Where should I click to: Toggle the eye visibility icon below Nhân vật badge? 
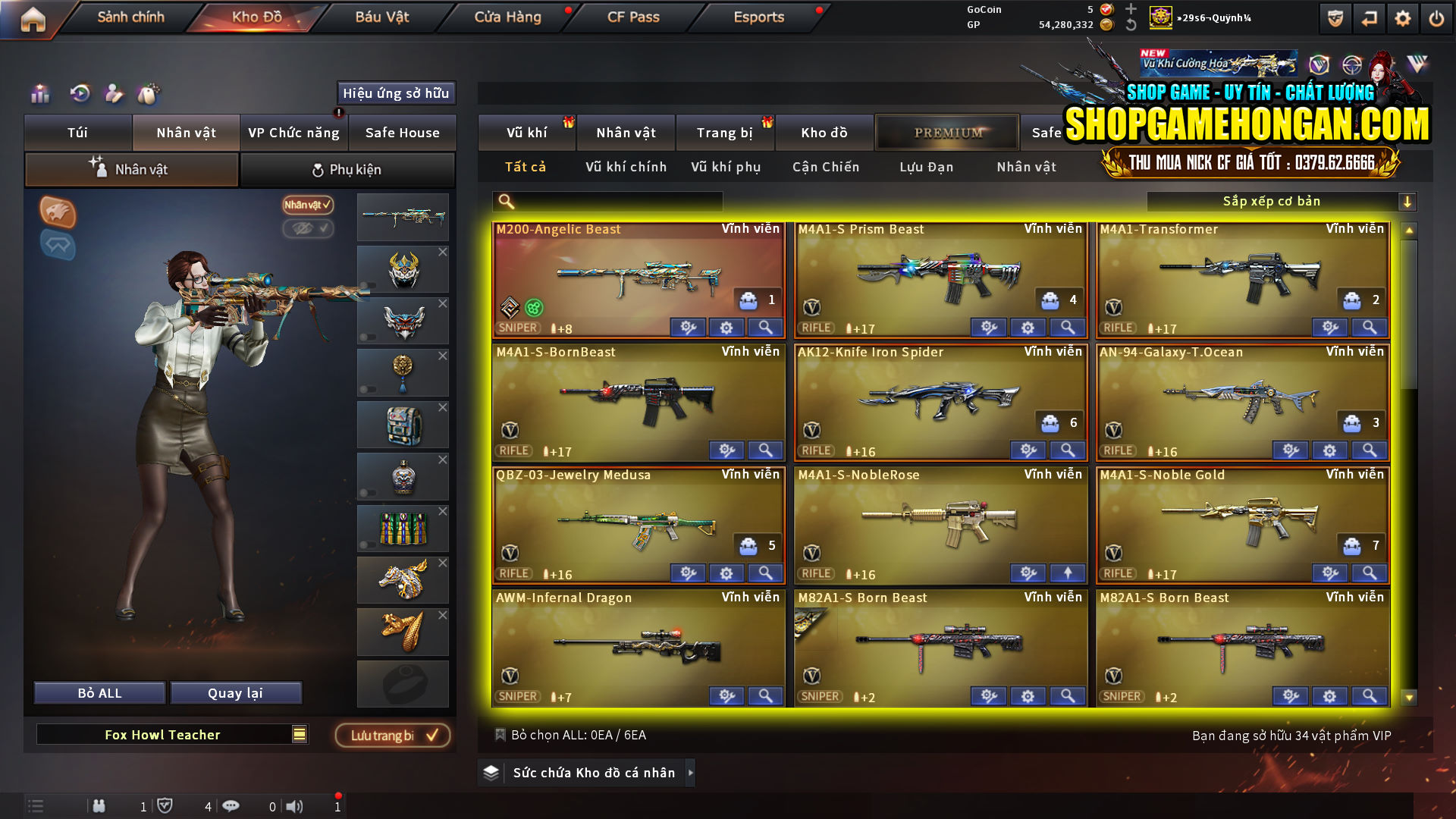coord(309,230)
